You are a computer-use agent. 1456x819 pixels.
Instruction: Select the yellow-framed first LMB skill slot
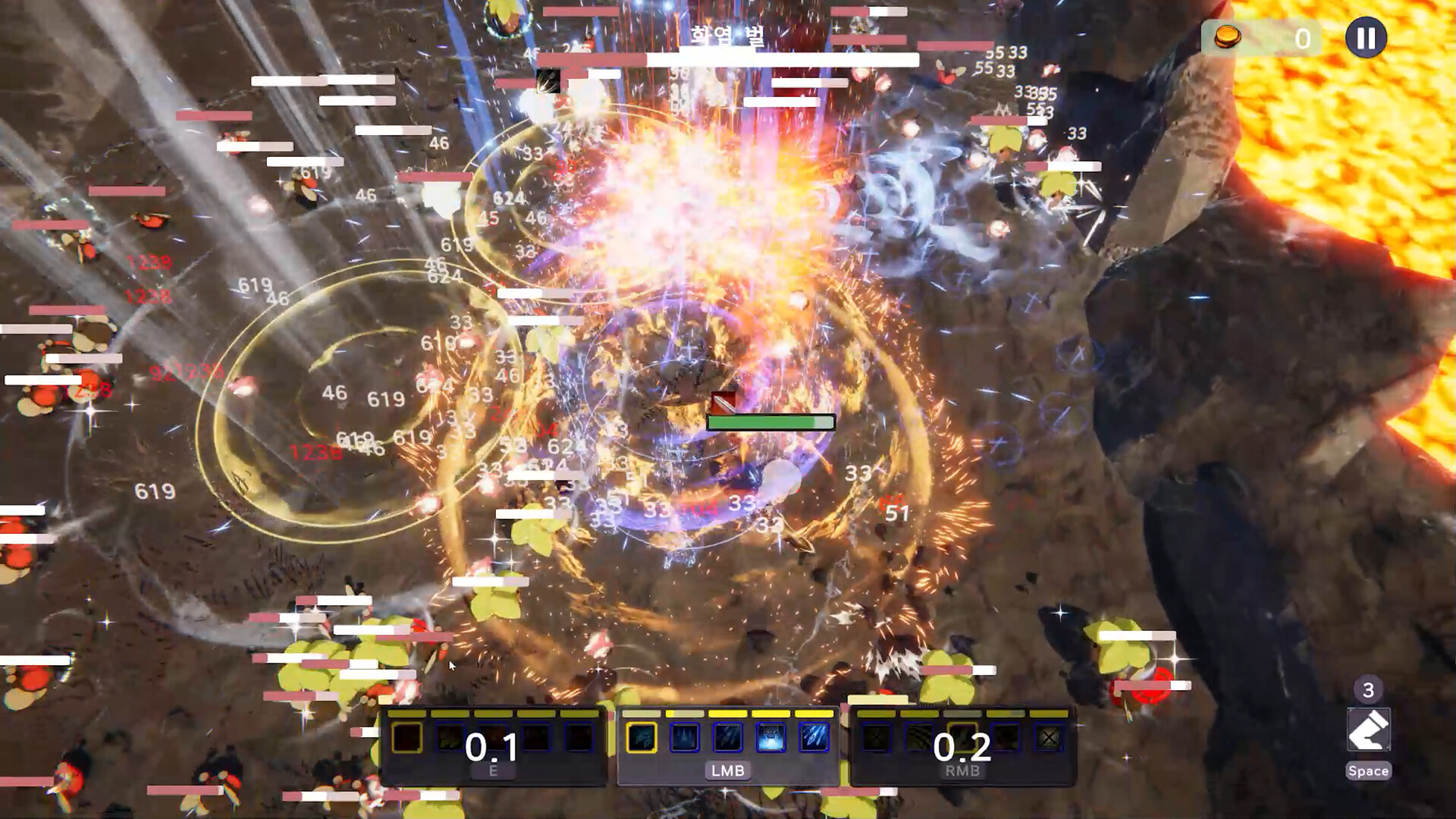[642, 738]
